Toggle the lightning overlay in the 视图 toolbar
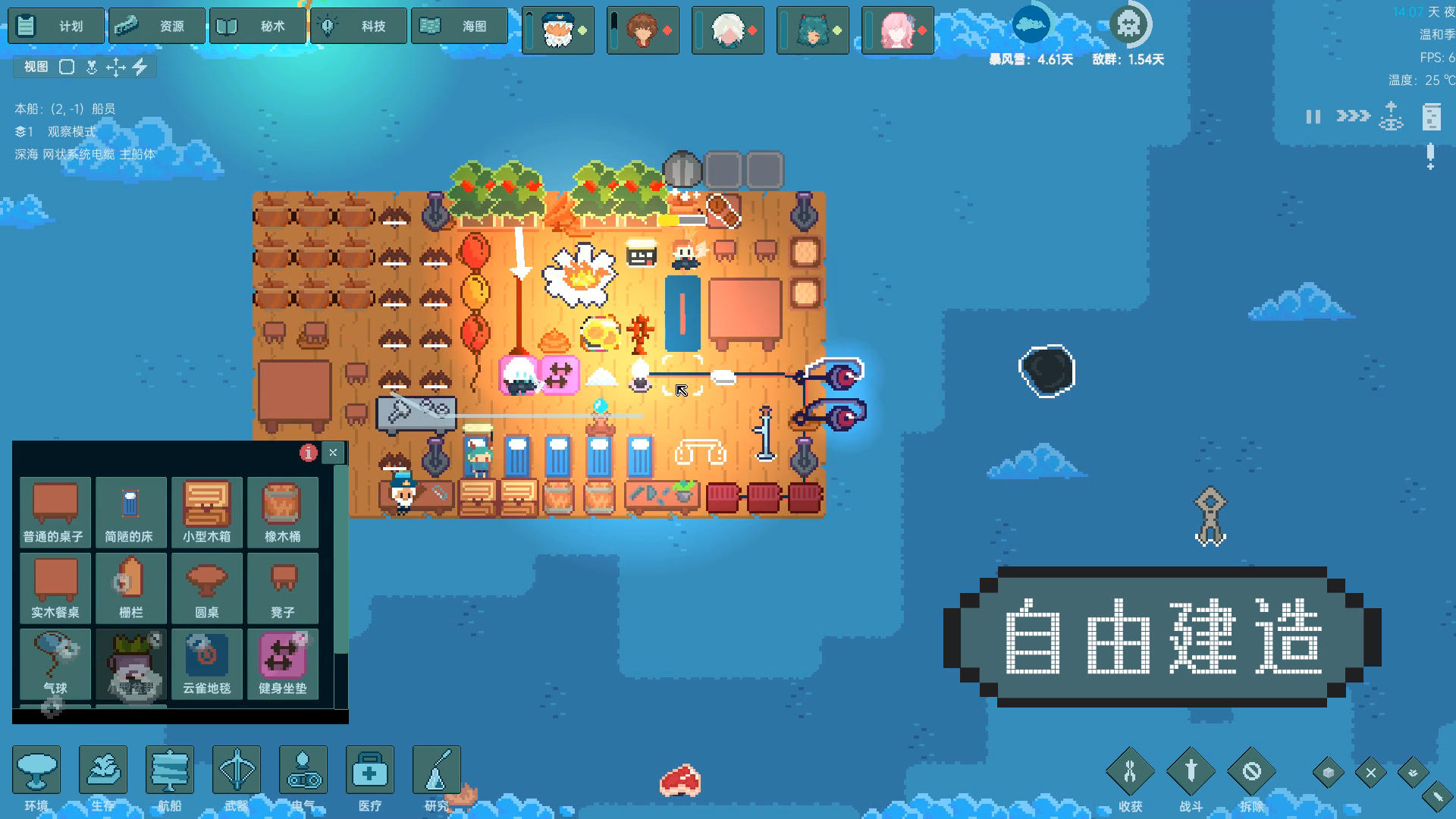 pyautogui.click(x=140, y=67)
